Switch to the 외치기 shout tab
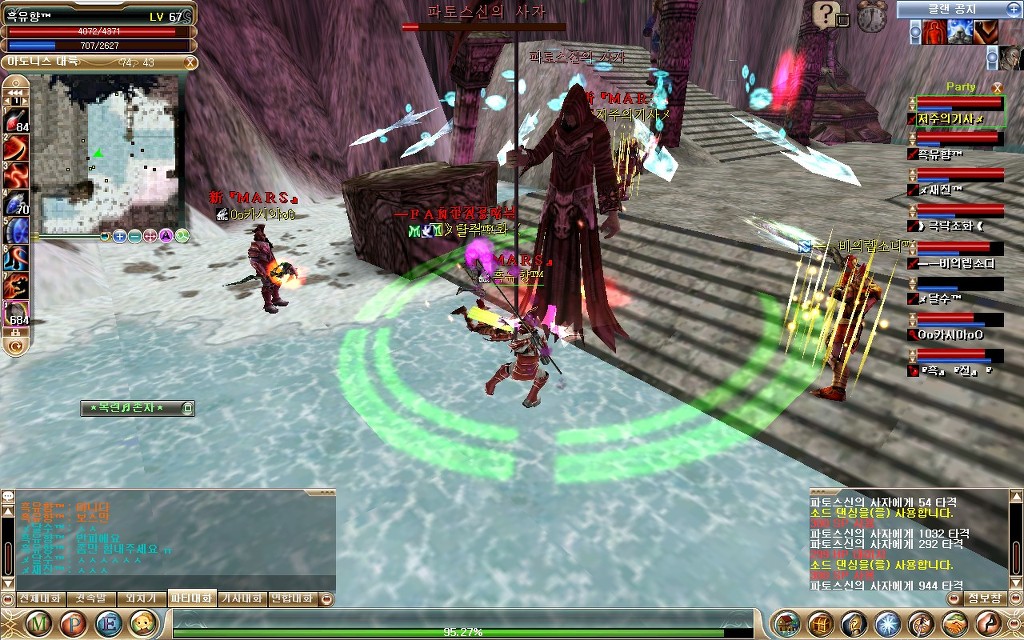The height and width of the screenshot is (640, 1024). (x=140, y=598)
